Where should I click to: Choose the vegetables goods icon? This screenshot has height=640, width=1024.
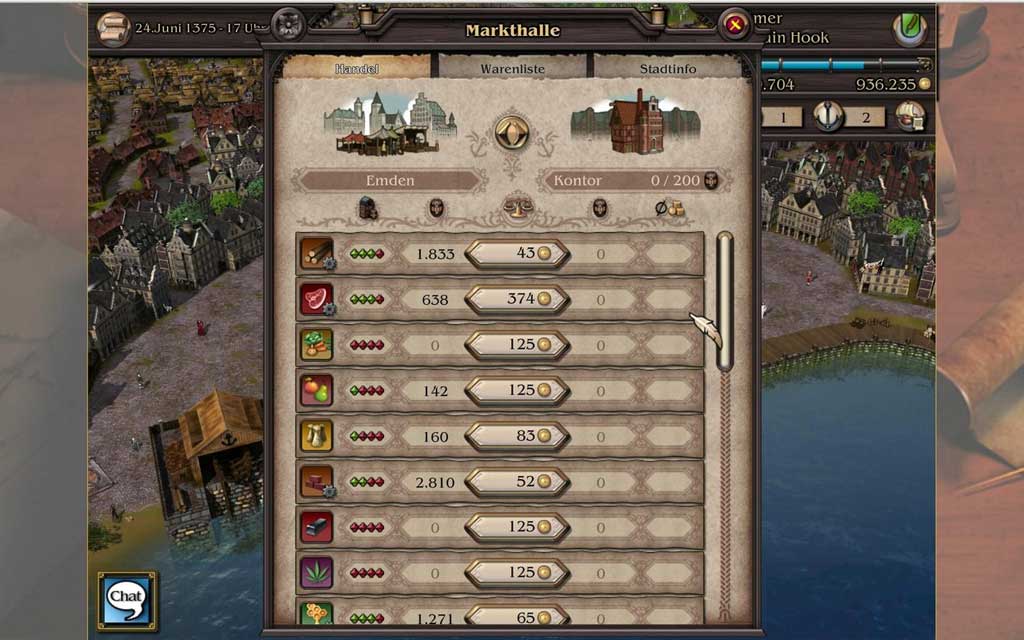[316, 345]
